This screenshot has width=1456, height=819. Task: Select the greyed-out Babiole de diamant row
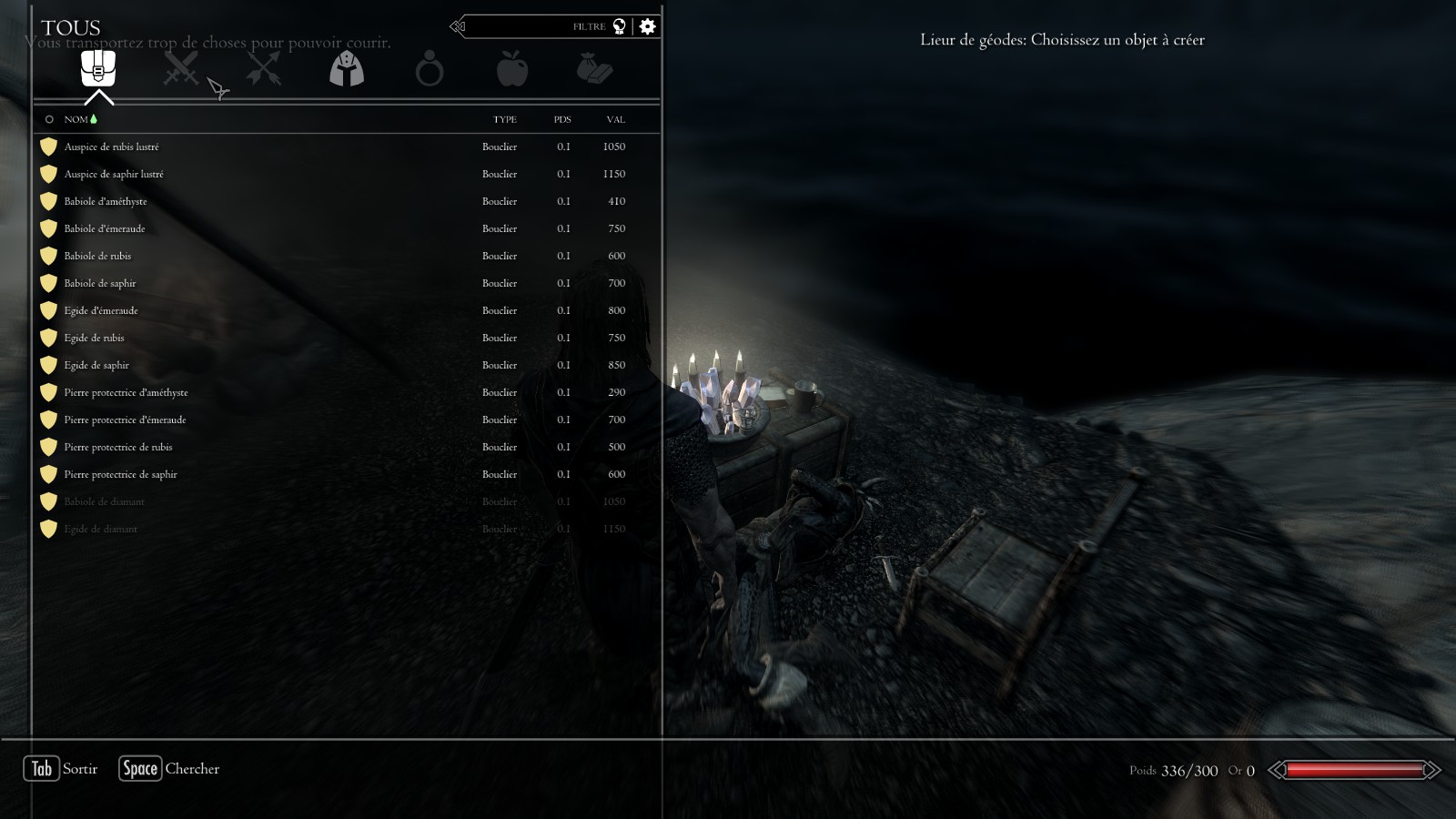pyautogui.click(x=104, y=501)
